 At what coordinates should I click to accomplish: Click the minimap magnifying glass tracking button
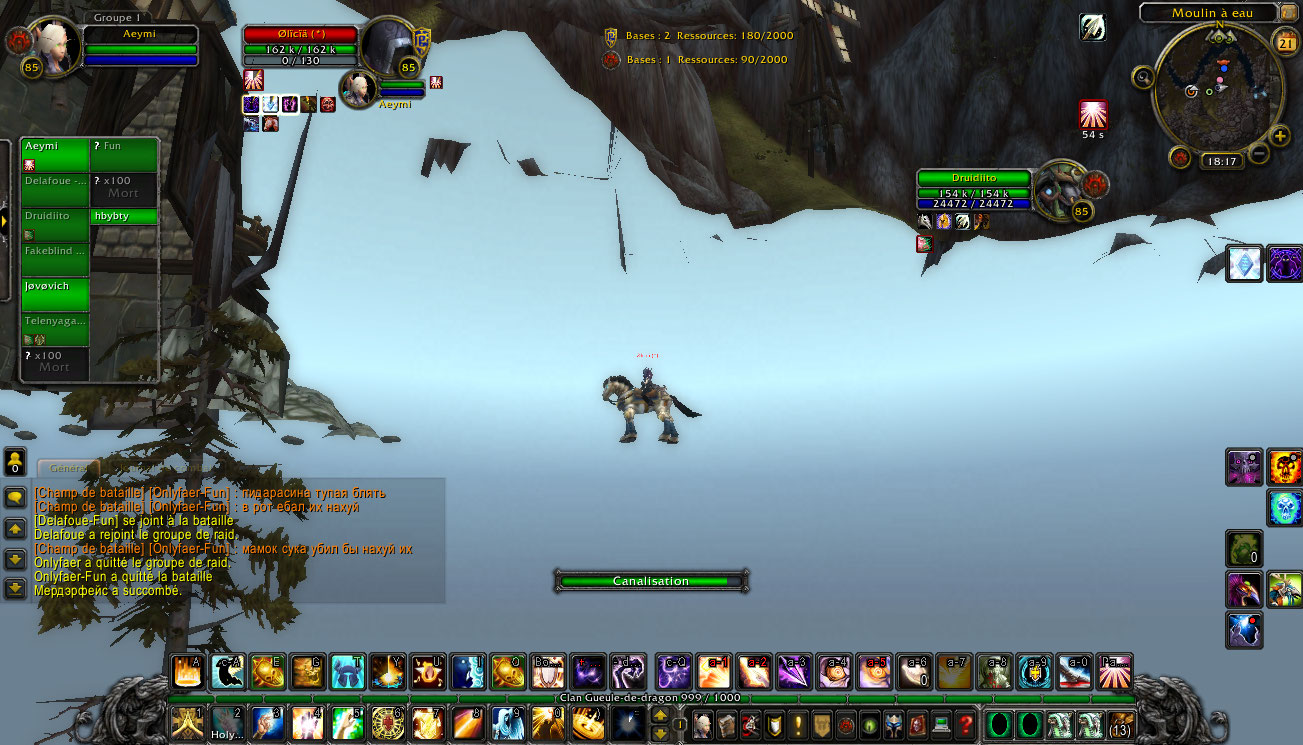[x=1143, y=76]
